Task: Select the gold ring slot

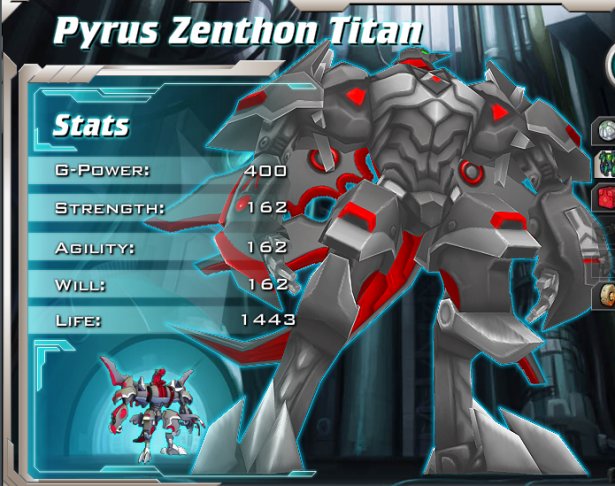Action: click(x=607, y=295)
